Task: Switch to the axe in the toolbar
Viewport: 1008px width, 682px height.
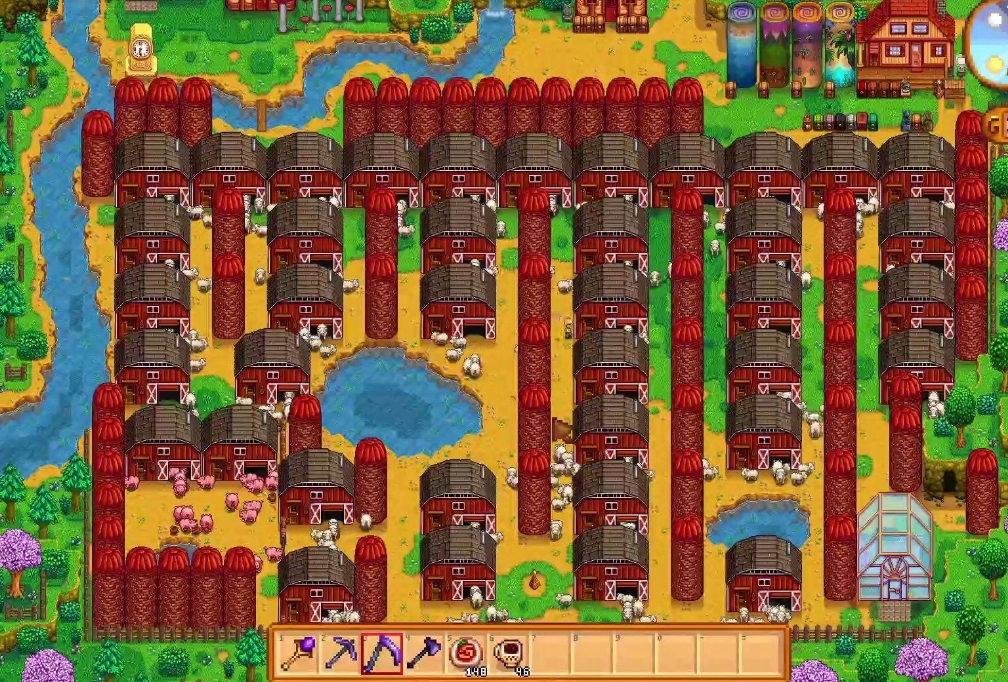Action: (x=424, y=654)
